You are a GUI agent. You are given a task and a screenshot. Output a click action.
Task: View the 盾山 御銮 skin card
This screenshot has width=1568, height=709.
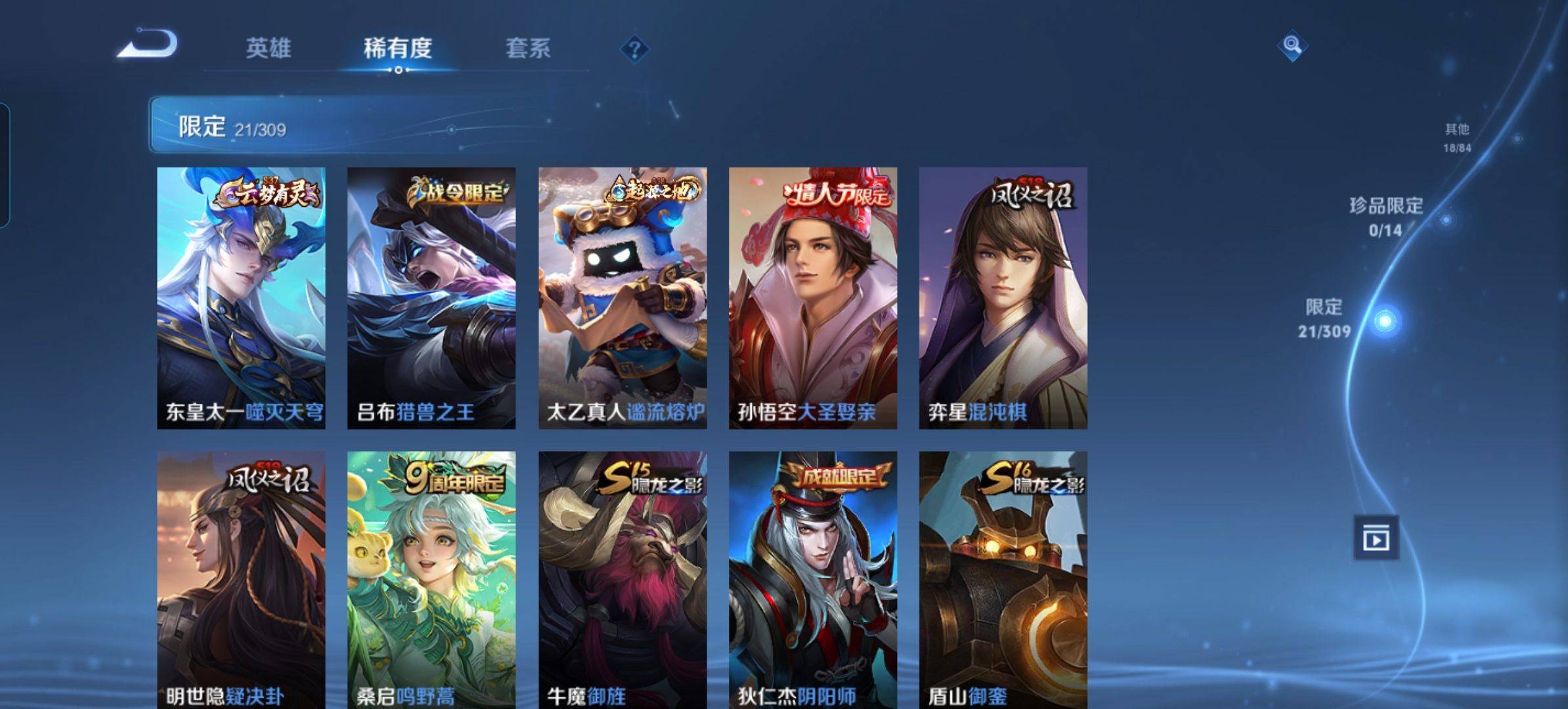pos(1003,579)
